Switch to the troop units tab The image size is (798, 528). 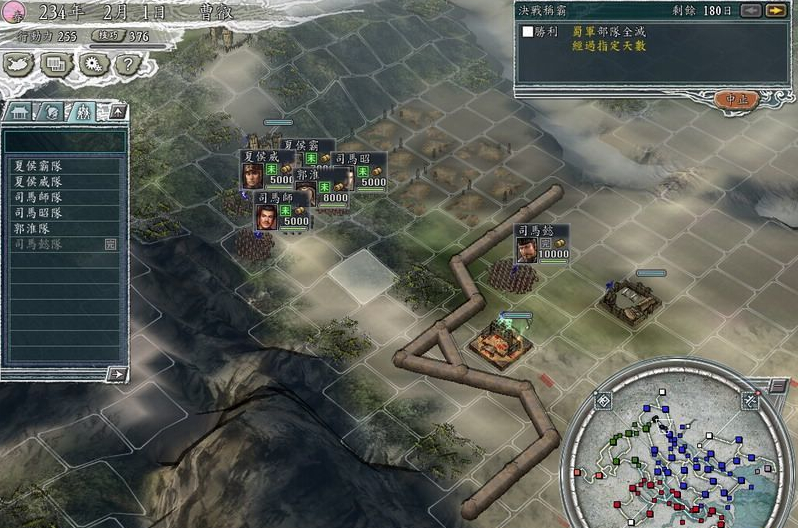click(84, 111)
